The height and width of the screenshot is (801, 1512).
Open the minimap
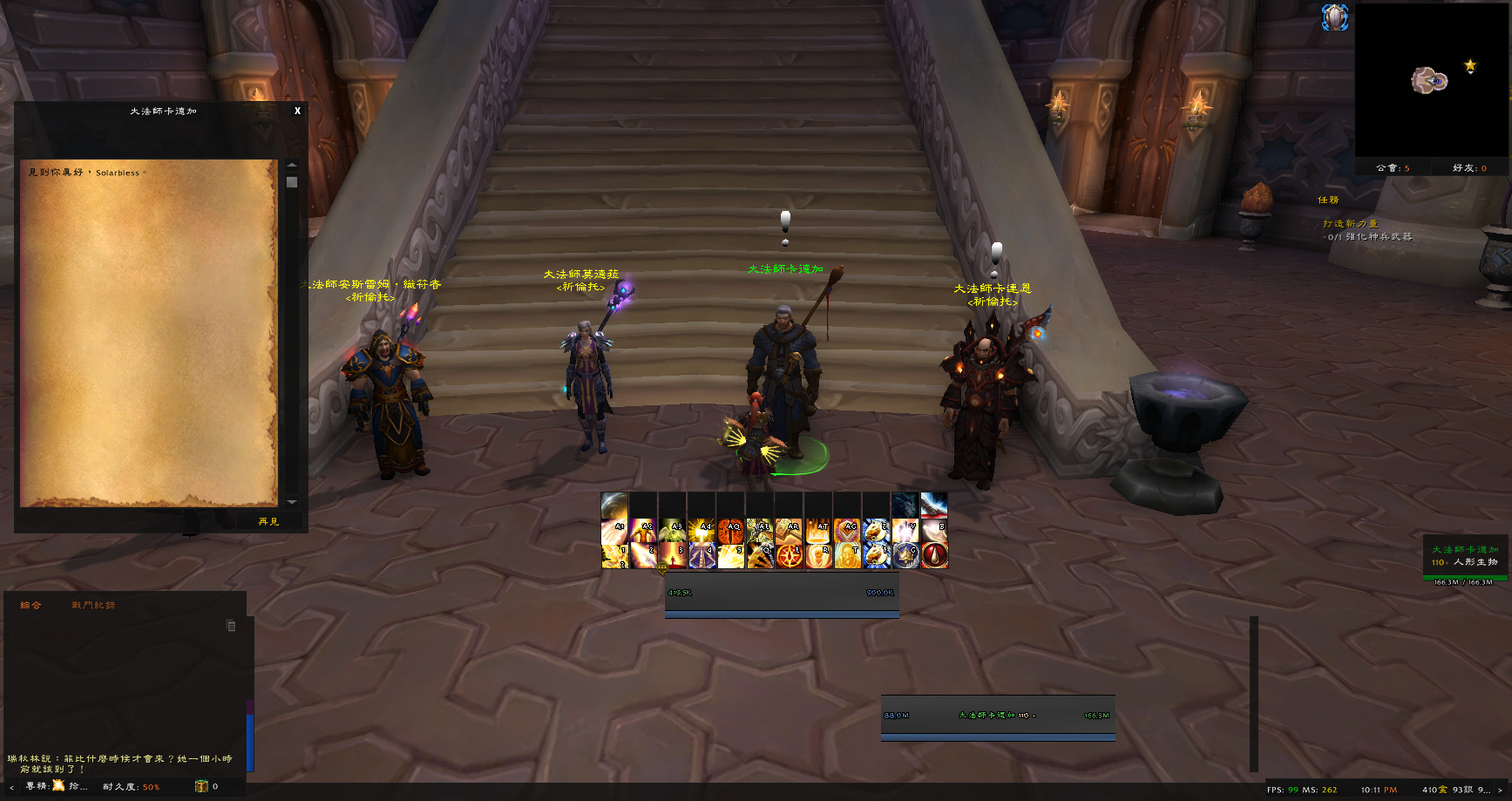(x=1431, y=80)
